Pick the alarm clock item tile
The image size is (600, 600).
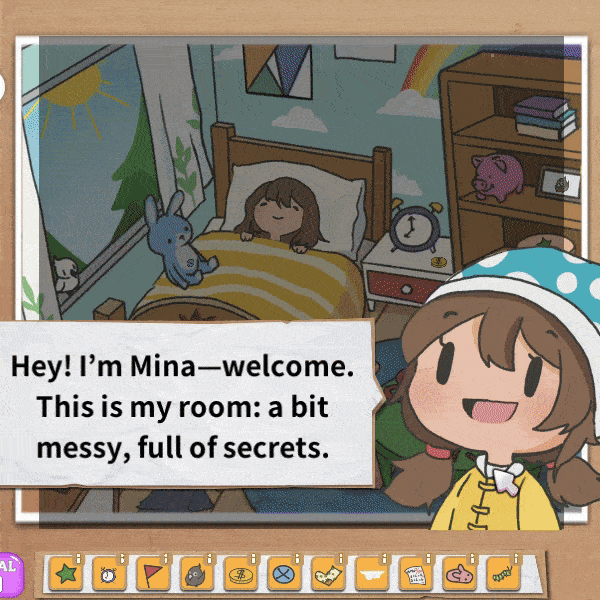pos(106,575)
